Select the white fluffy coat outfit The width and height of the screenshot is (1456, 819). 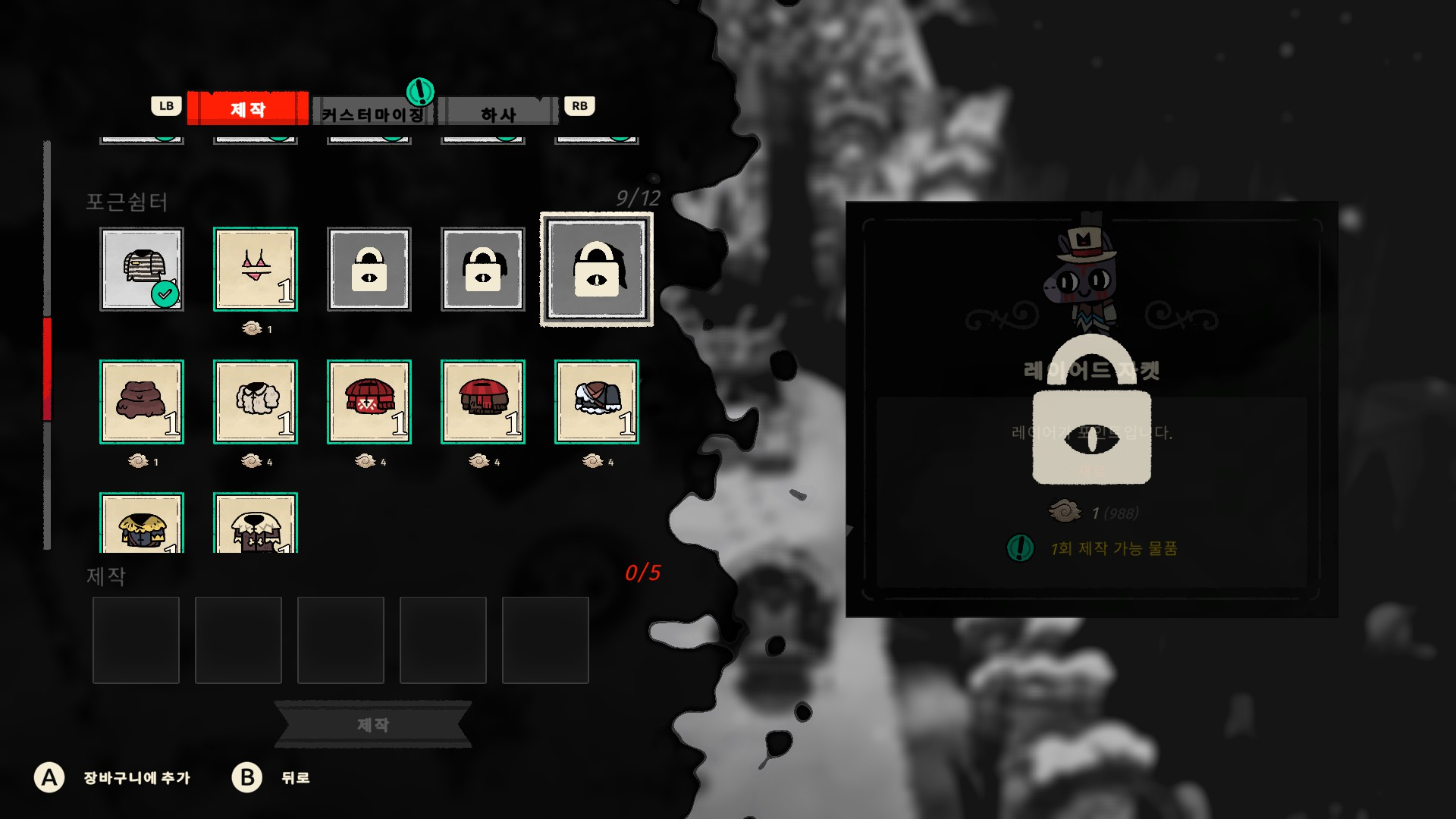(256, 402)
